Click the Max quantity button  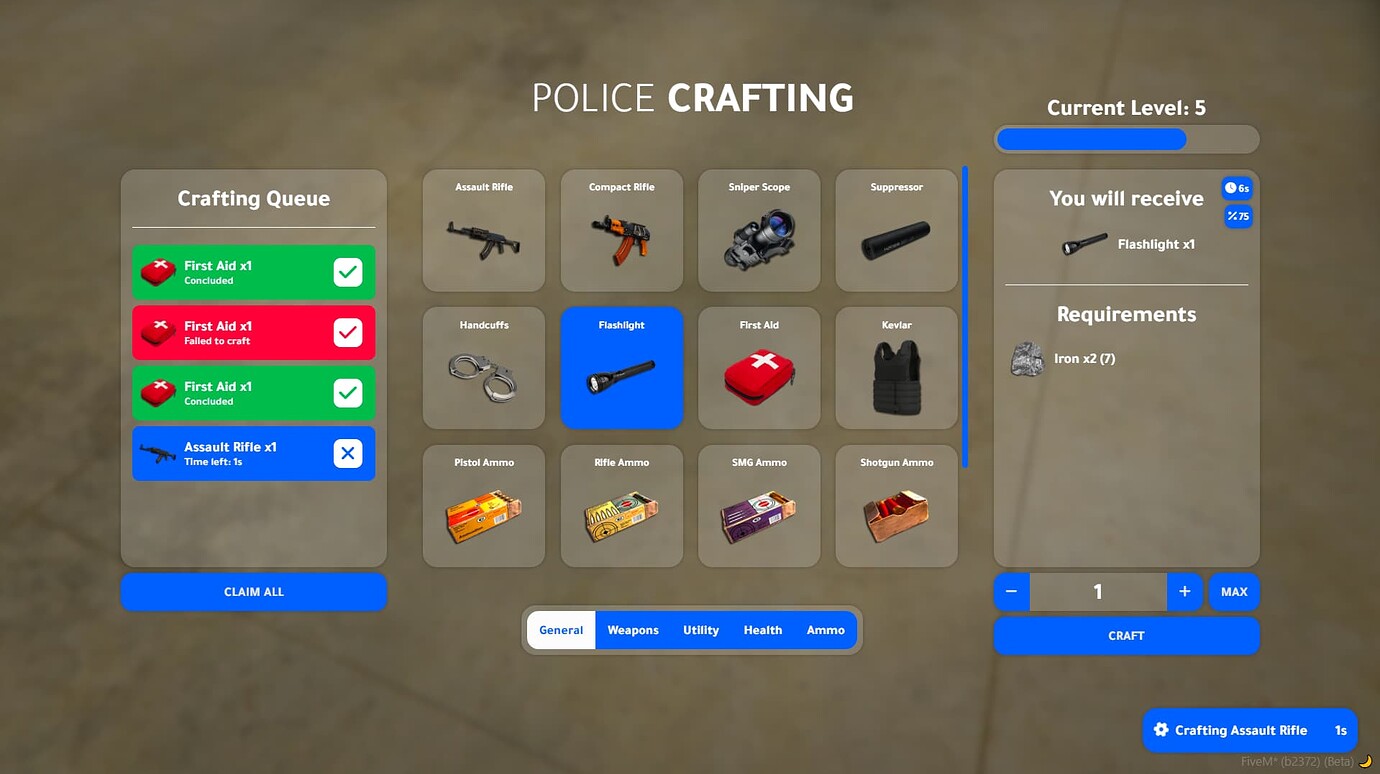1234,591
